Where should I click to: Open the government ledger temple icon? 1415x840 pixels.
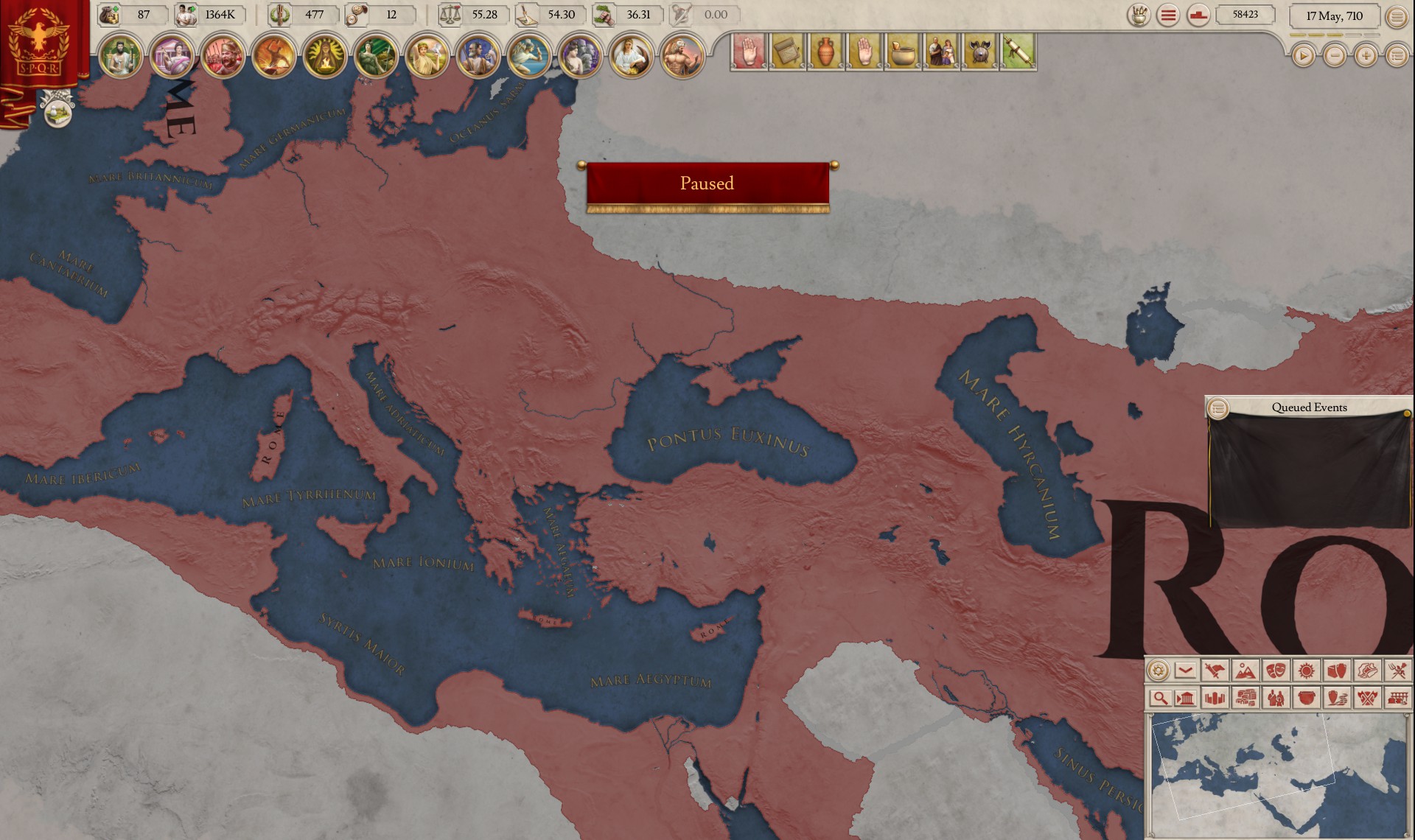[1185, 699]
